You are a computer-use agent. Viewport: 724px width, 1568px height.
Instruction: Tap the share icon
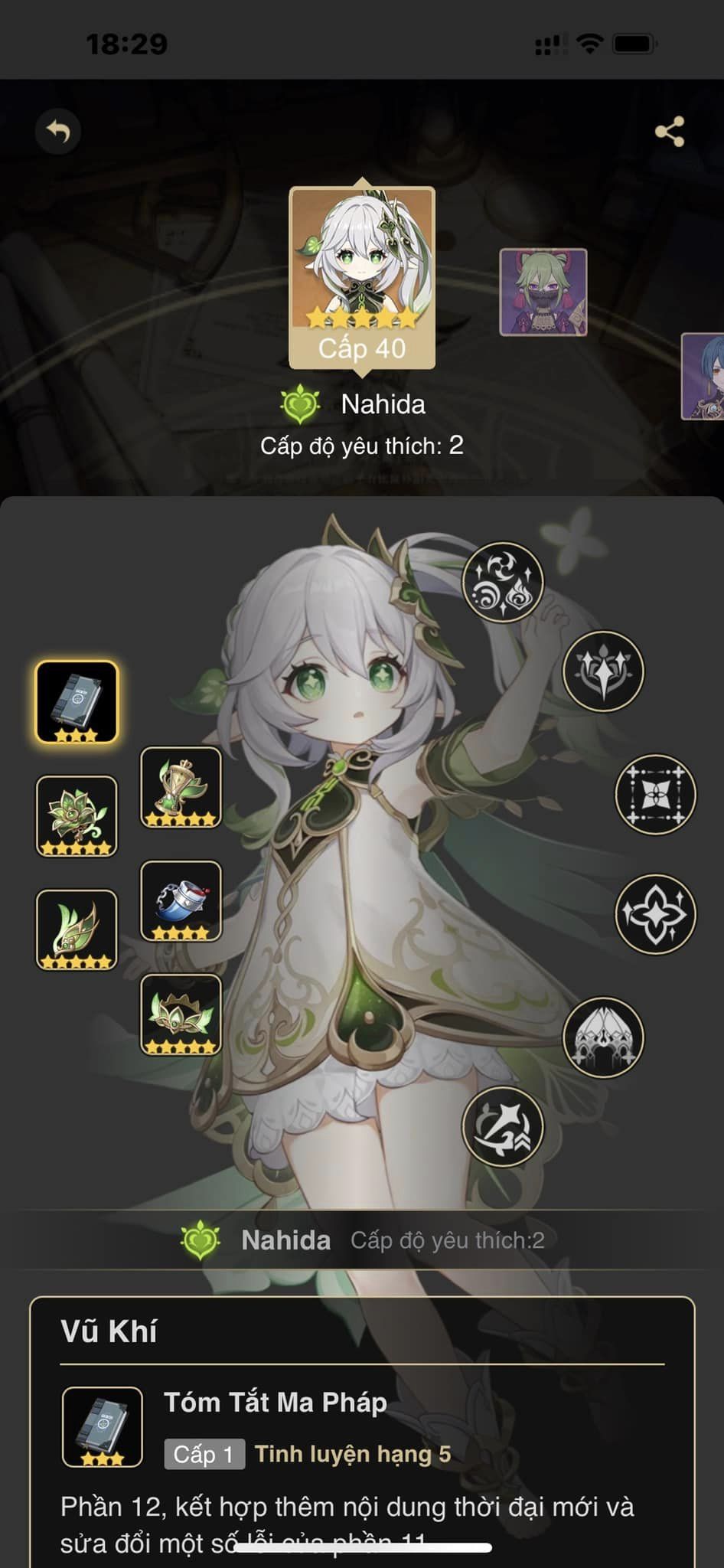tap(670, 132)
